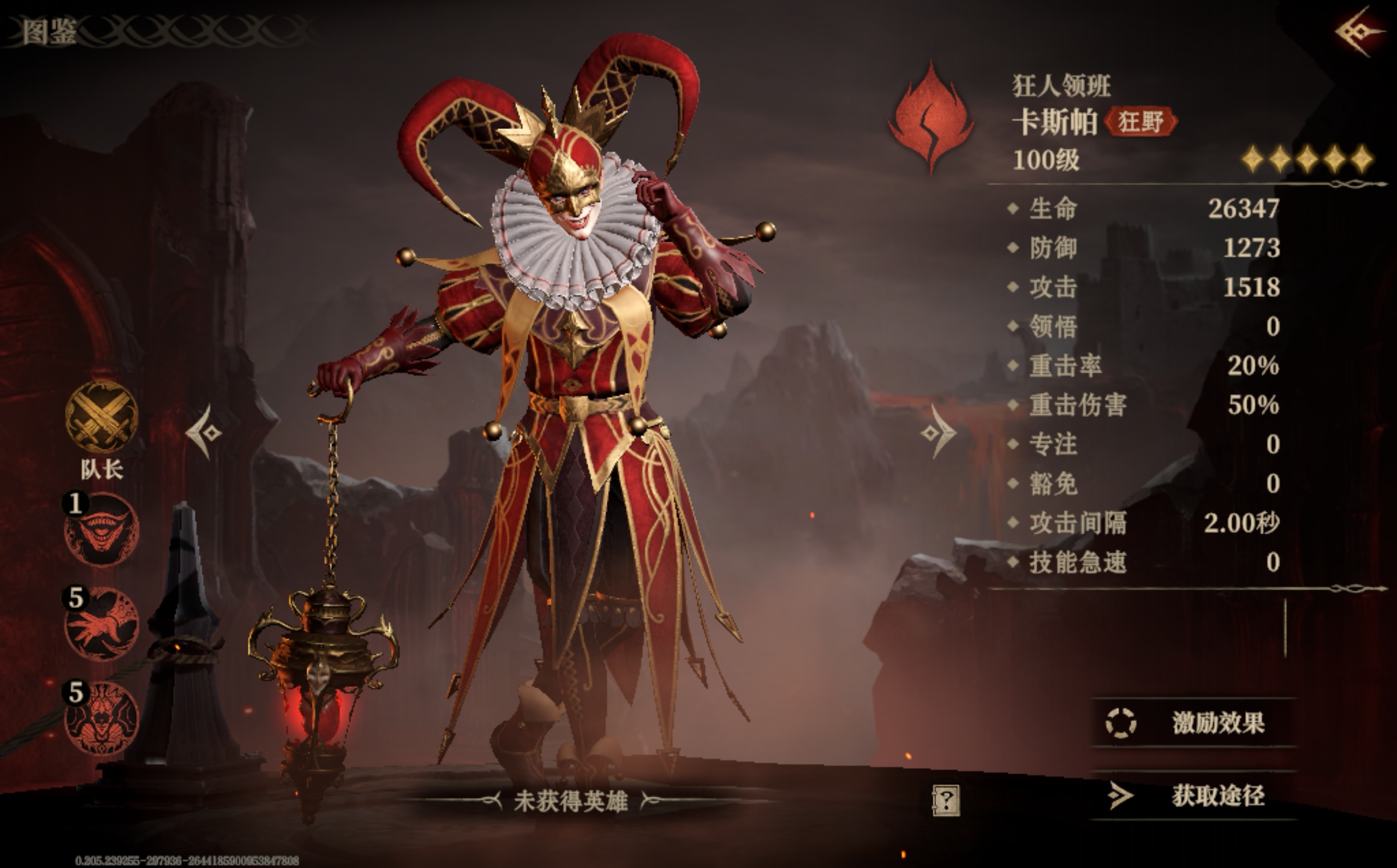This screenshot has width=1397, height=868.
Task: Click the red flame faction emblem
Action: pyautogui.click(x=931, y=118)
